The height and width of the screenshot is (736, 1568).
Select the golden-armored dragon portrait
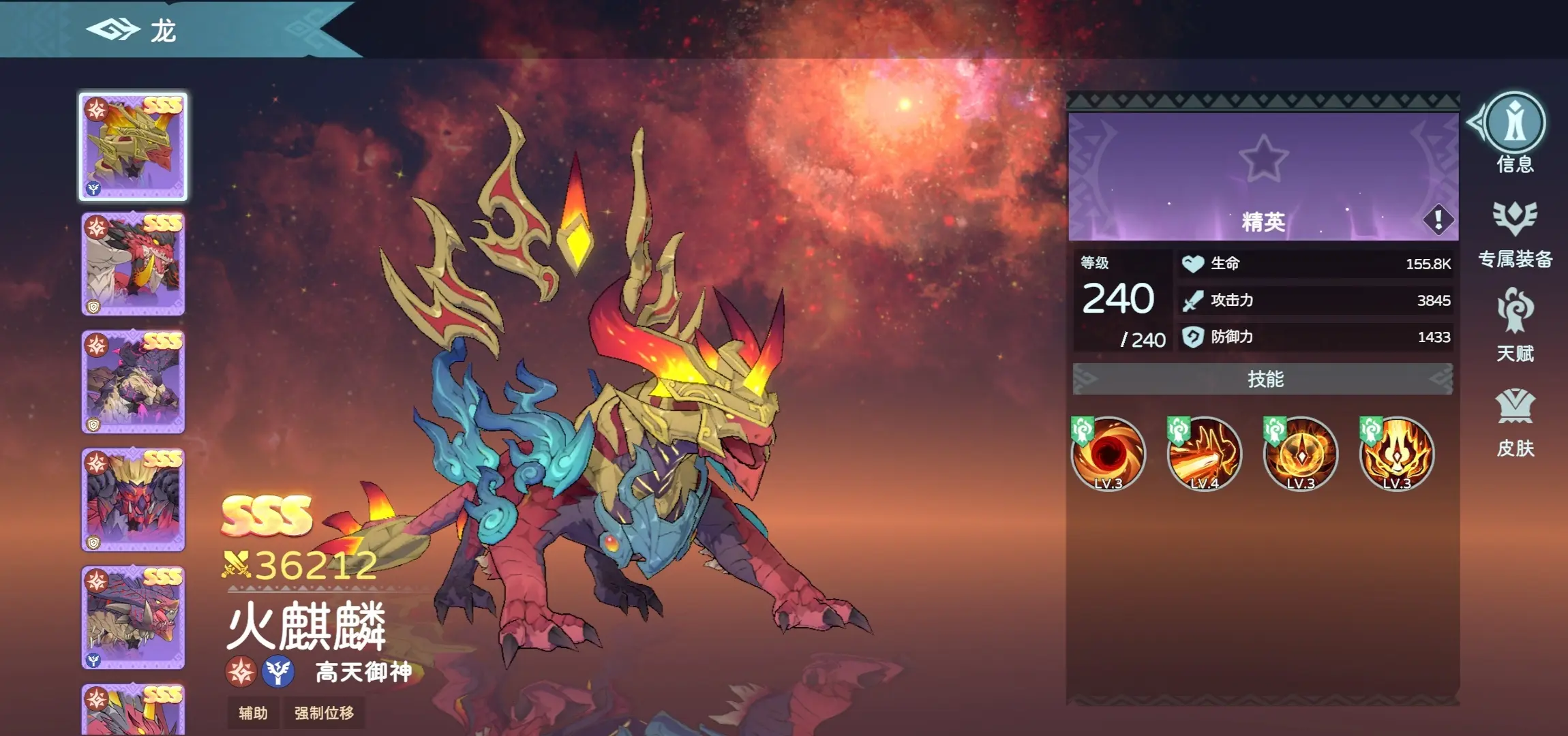tap(134, 147)
